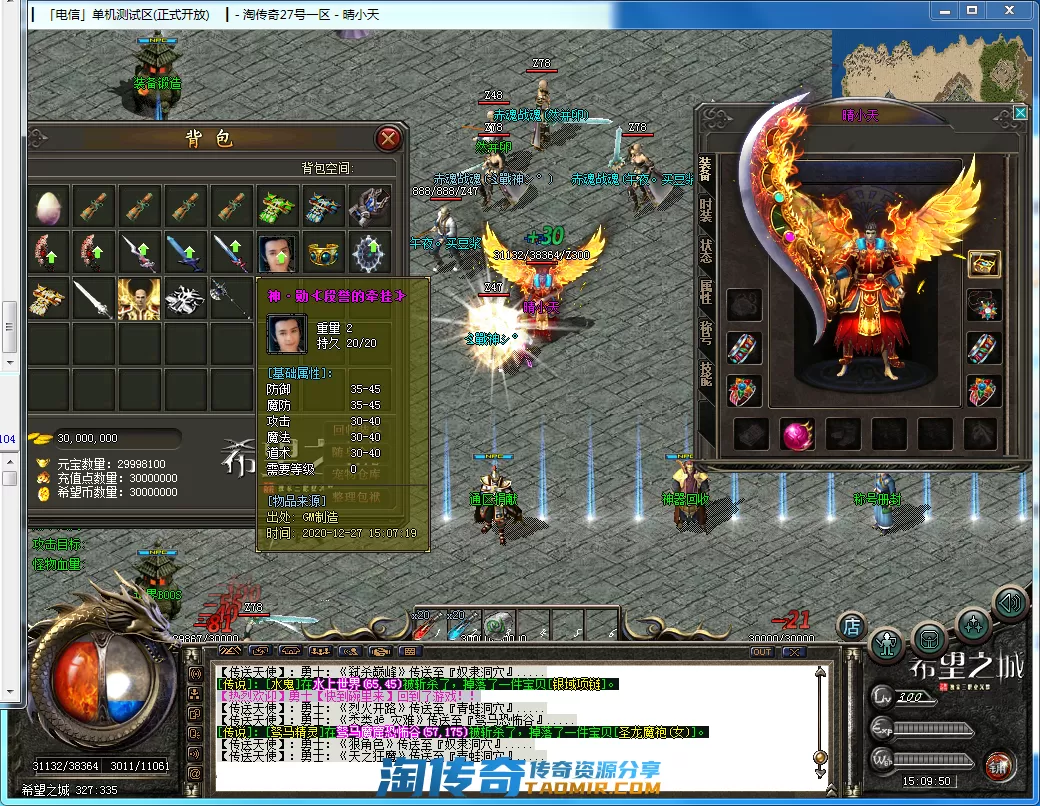
Task: Show the 属性 attributes tab
Action: [706, 292]
